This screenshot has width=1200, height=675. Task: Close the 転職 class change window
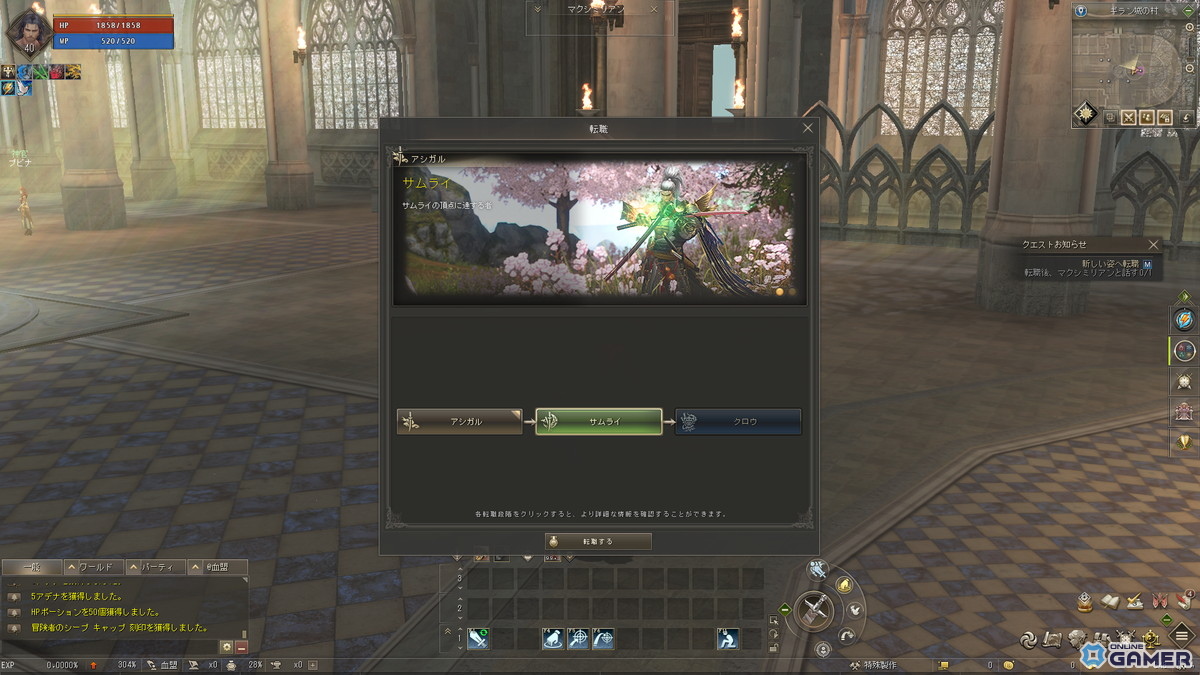point(808,128)
